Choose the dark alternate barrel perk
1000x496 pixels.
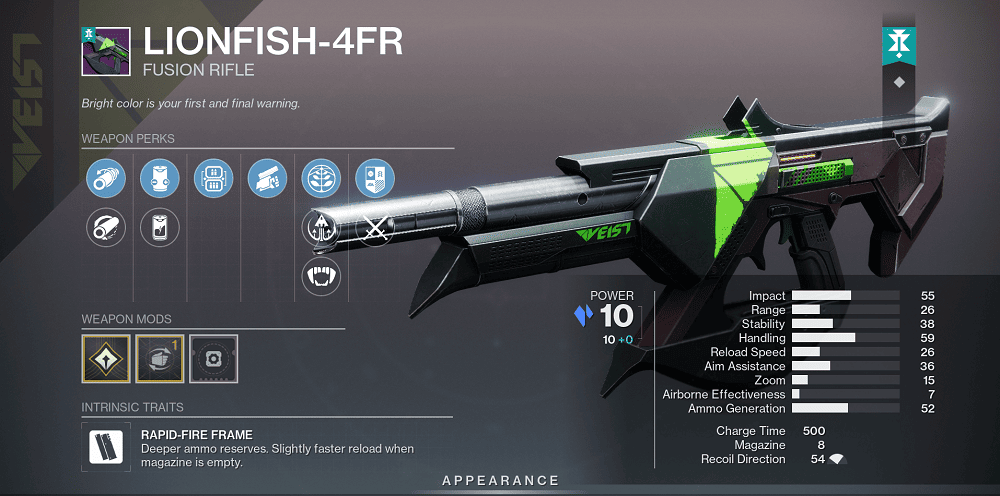tap(105, 228)
